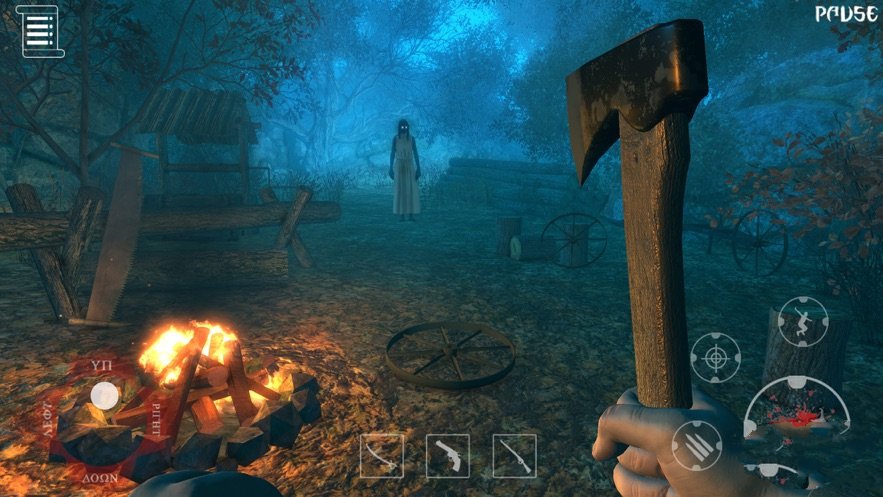Choose the rifle weapon slot
Viewport: 883px width, 497px height.
coord(514,456)
